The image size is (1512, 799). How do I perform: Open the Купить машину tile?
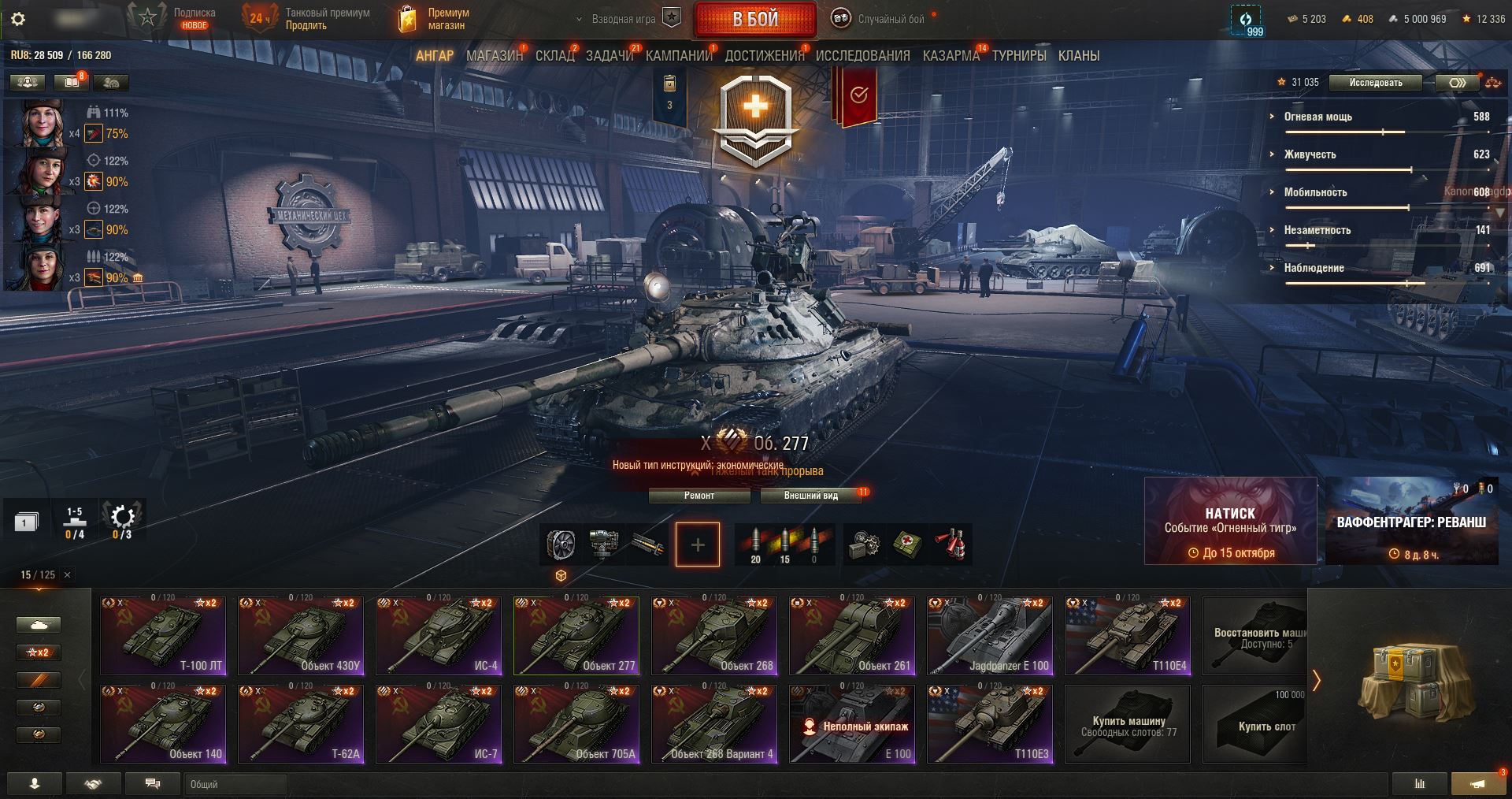point(1128,724)
